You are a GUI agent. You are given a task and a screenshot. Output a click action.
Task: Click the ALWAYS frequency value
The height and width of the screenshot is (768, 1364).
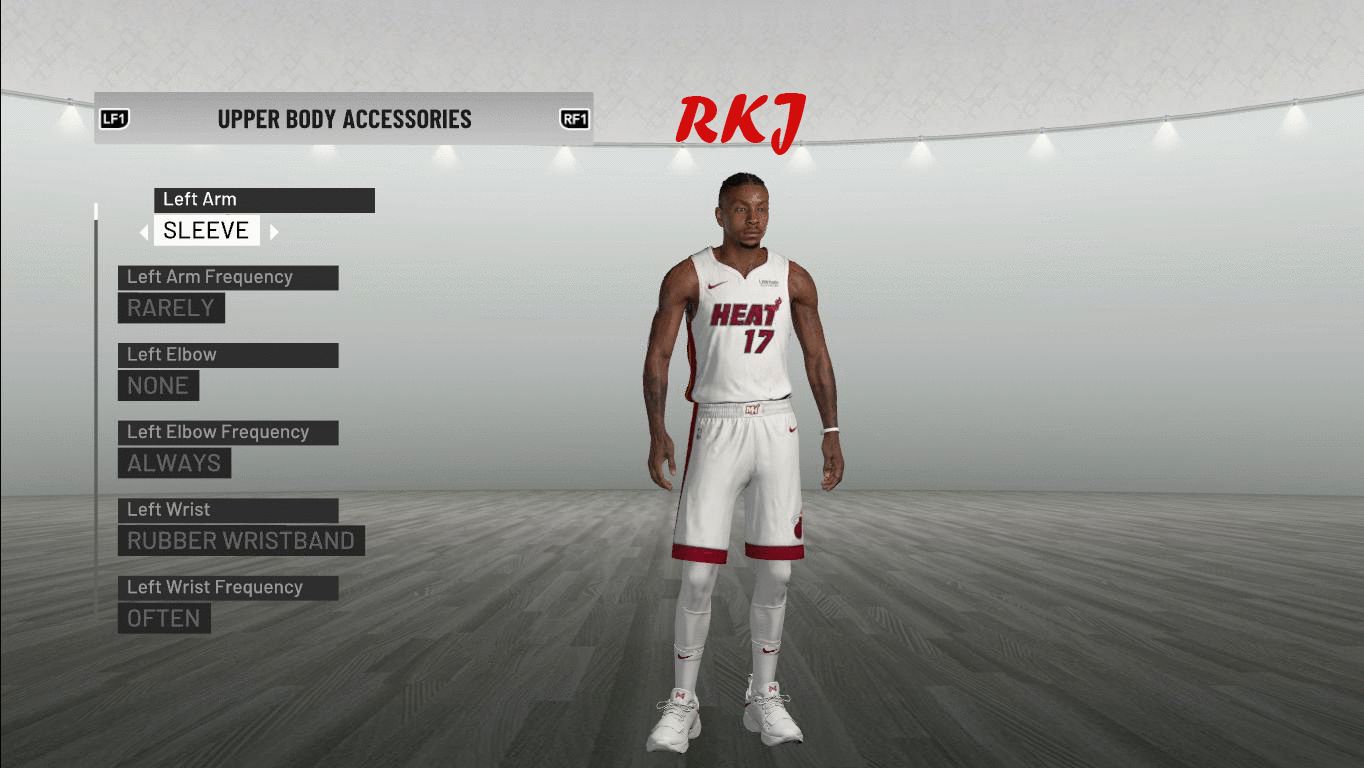click(x=174, y=463)
